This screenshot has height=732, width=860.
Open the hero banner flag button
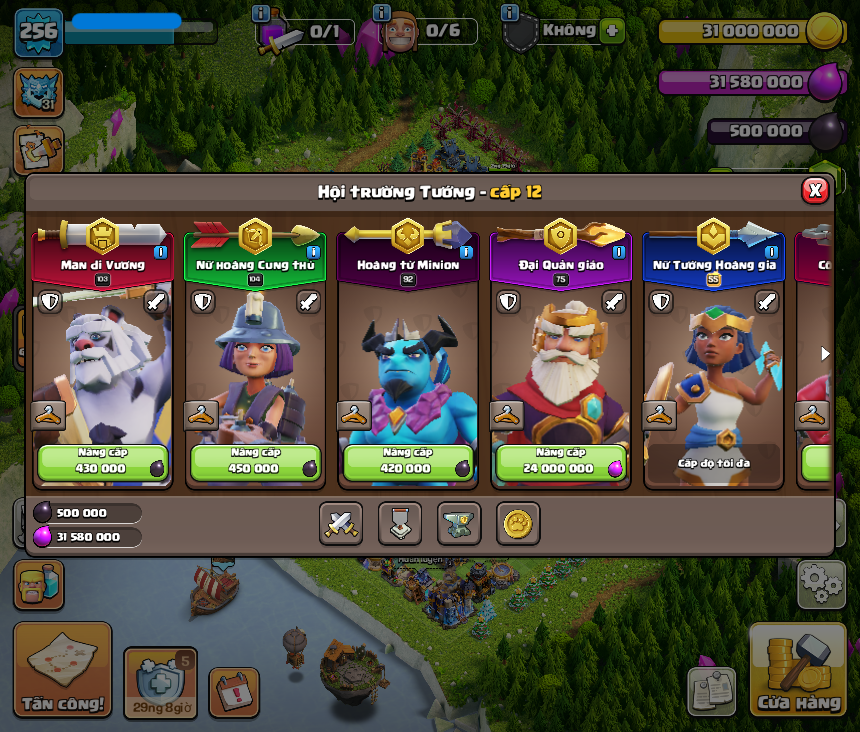tap(400, 523)
